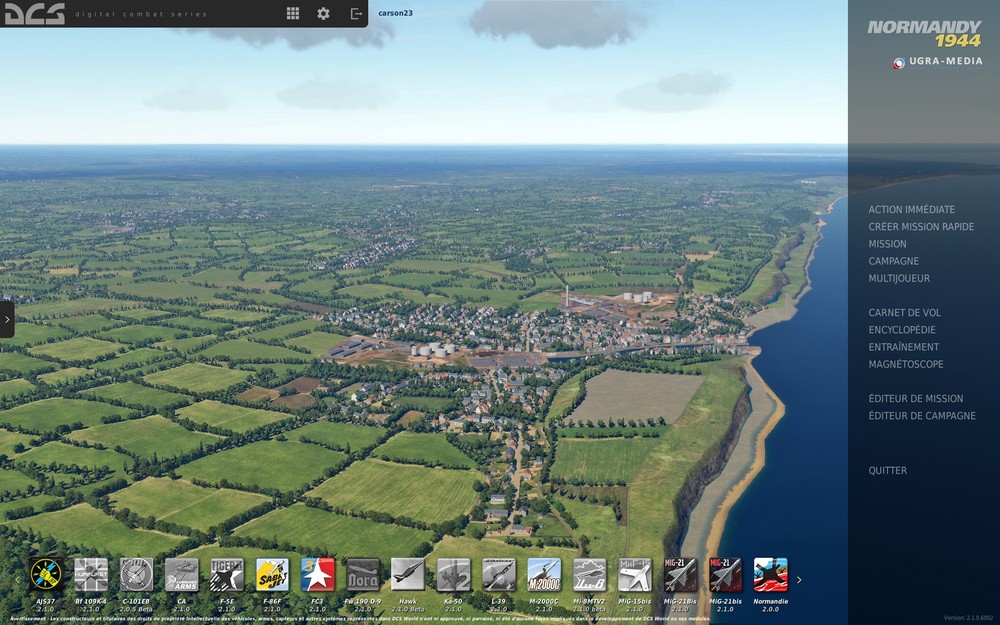Click the logout exit icon
The image size is (1000, 625).
(x=356, y=14)
